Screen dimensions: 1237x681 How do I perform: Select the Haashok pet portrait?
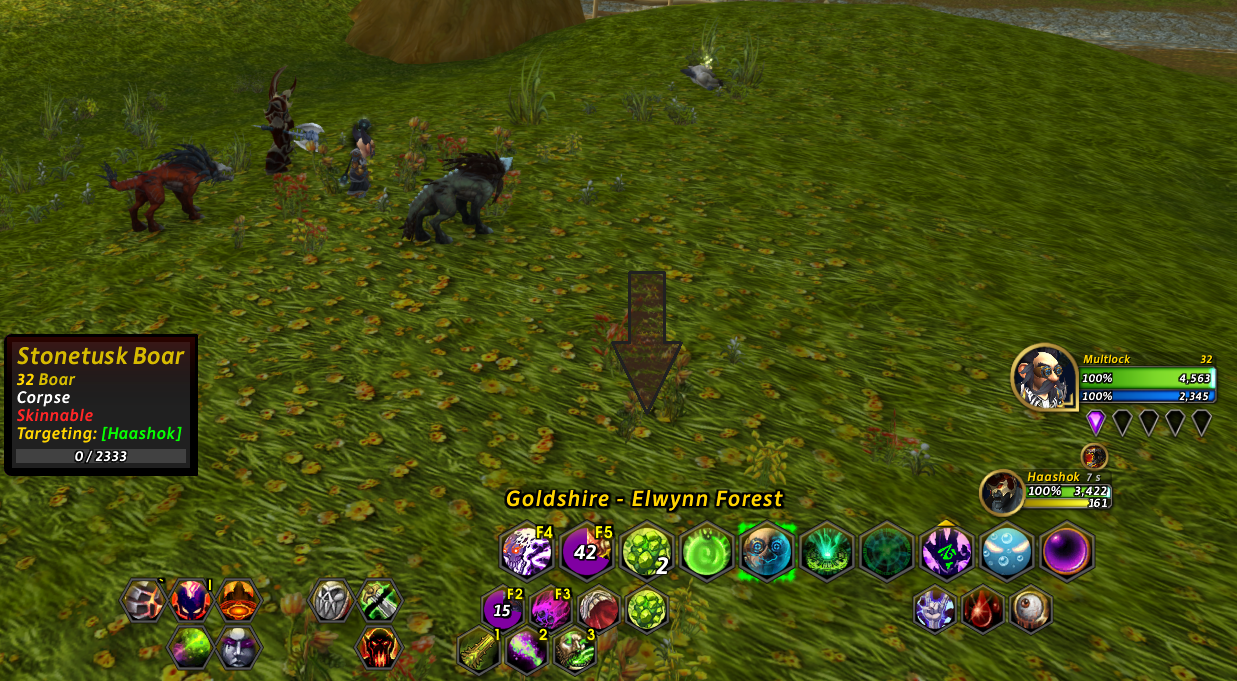(1001, 492)
